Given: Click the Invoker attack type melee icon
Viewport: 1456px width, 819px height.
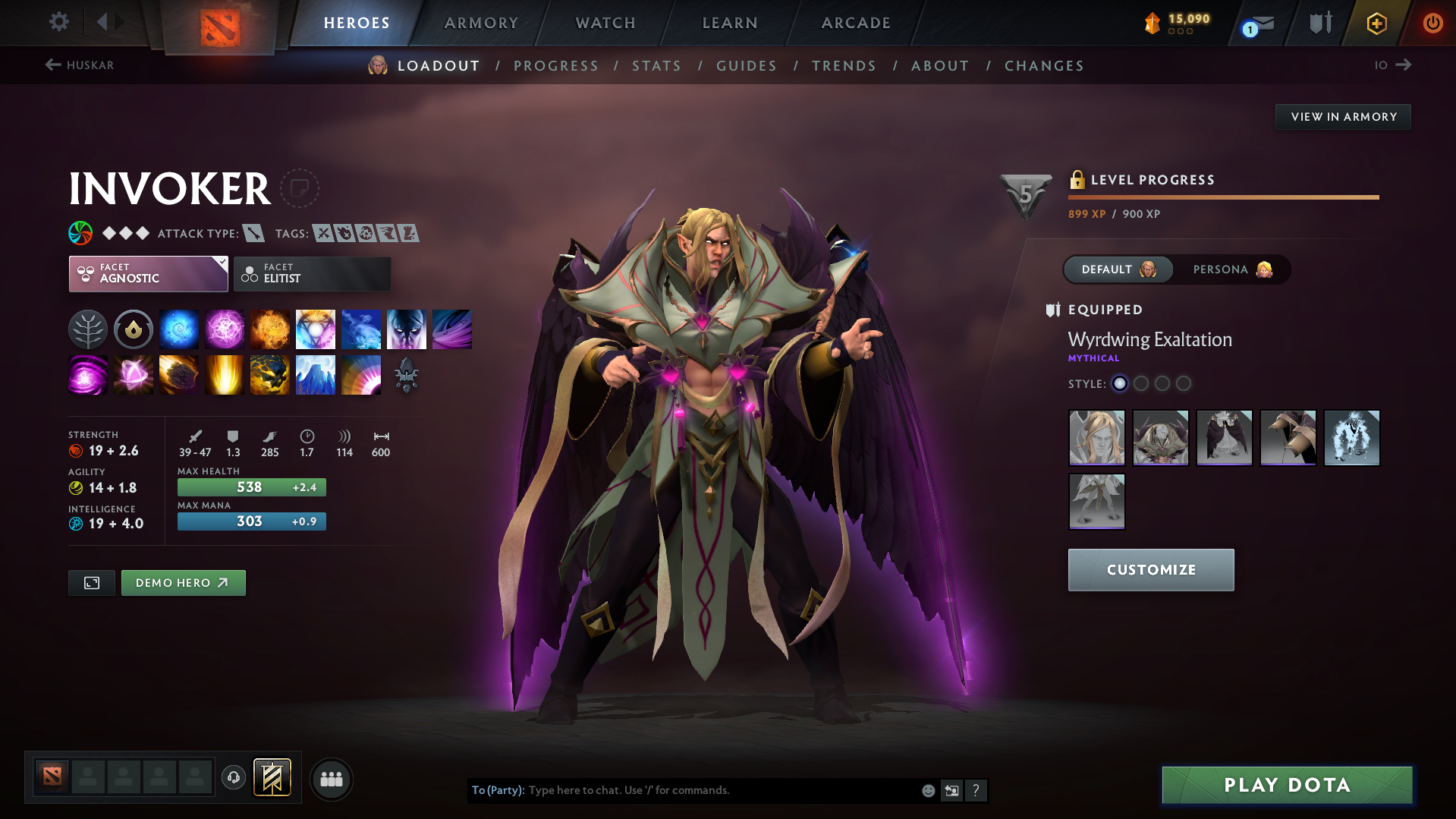Looking at the screenshot, I should (253, 233).
